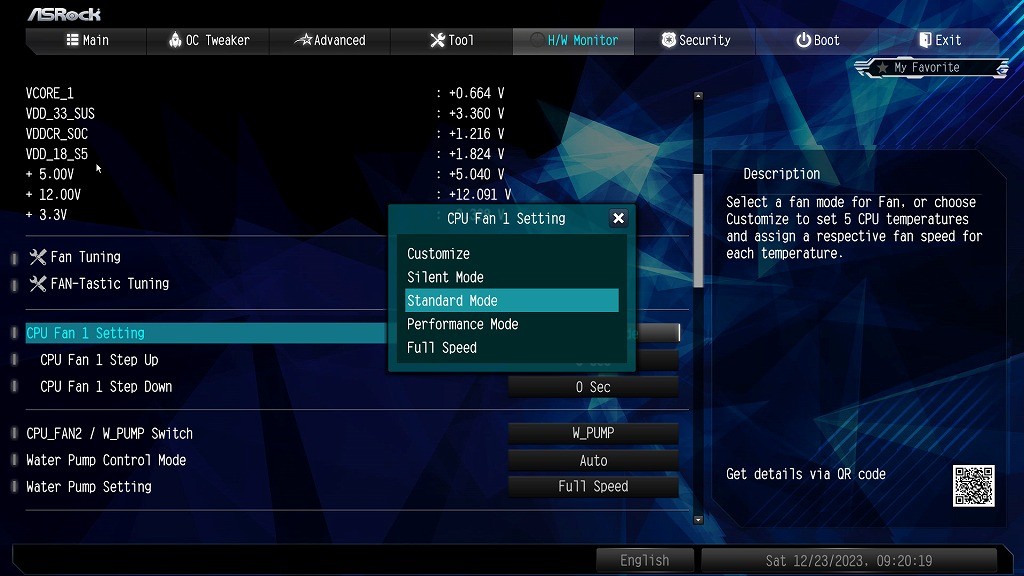1024x576 pixels.
Task: Change Water Pump Control Mode from Auto
Action: 593,460
